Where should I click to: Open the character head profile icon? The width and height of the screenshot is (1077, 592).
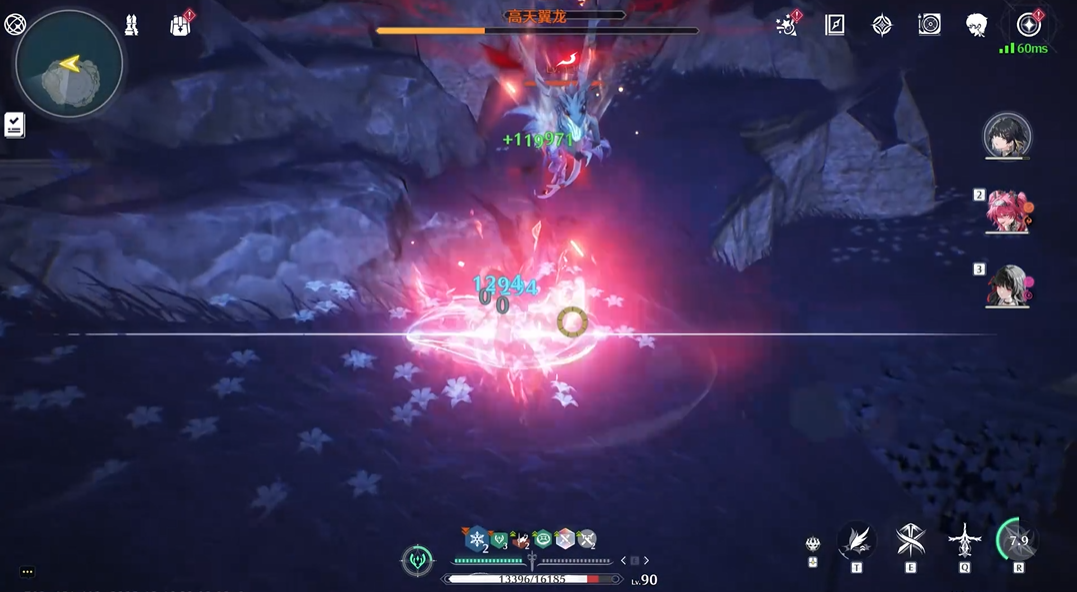(x=977, y=26)
